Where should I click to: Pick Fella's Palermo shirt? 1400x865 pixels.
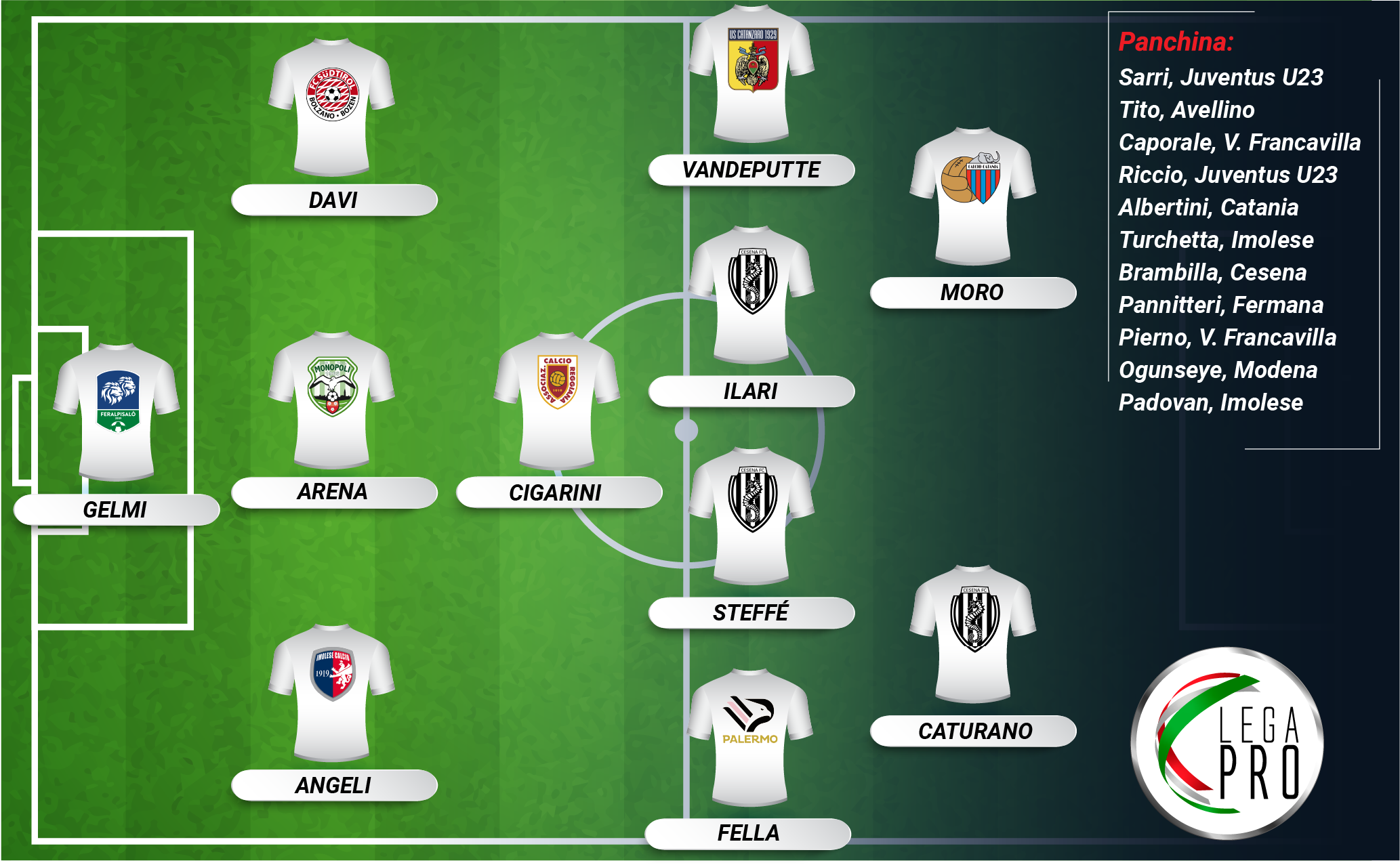[750, 737]
